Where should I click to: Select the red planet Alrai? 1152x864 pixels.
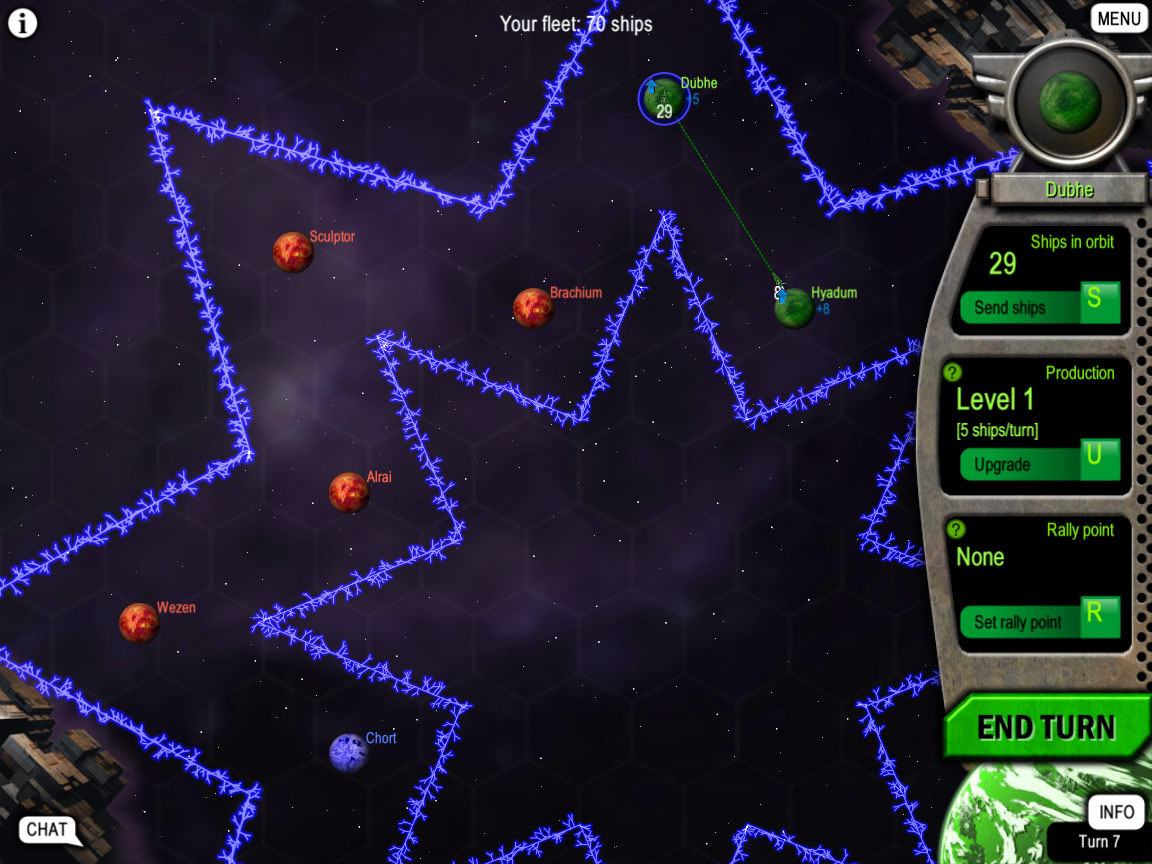349,492
